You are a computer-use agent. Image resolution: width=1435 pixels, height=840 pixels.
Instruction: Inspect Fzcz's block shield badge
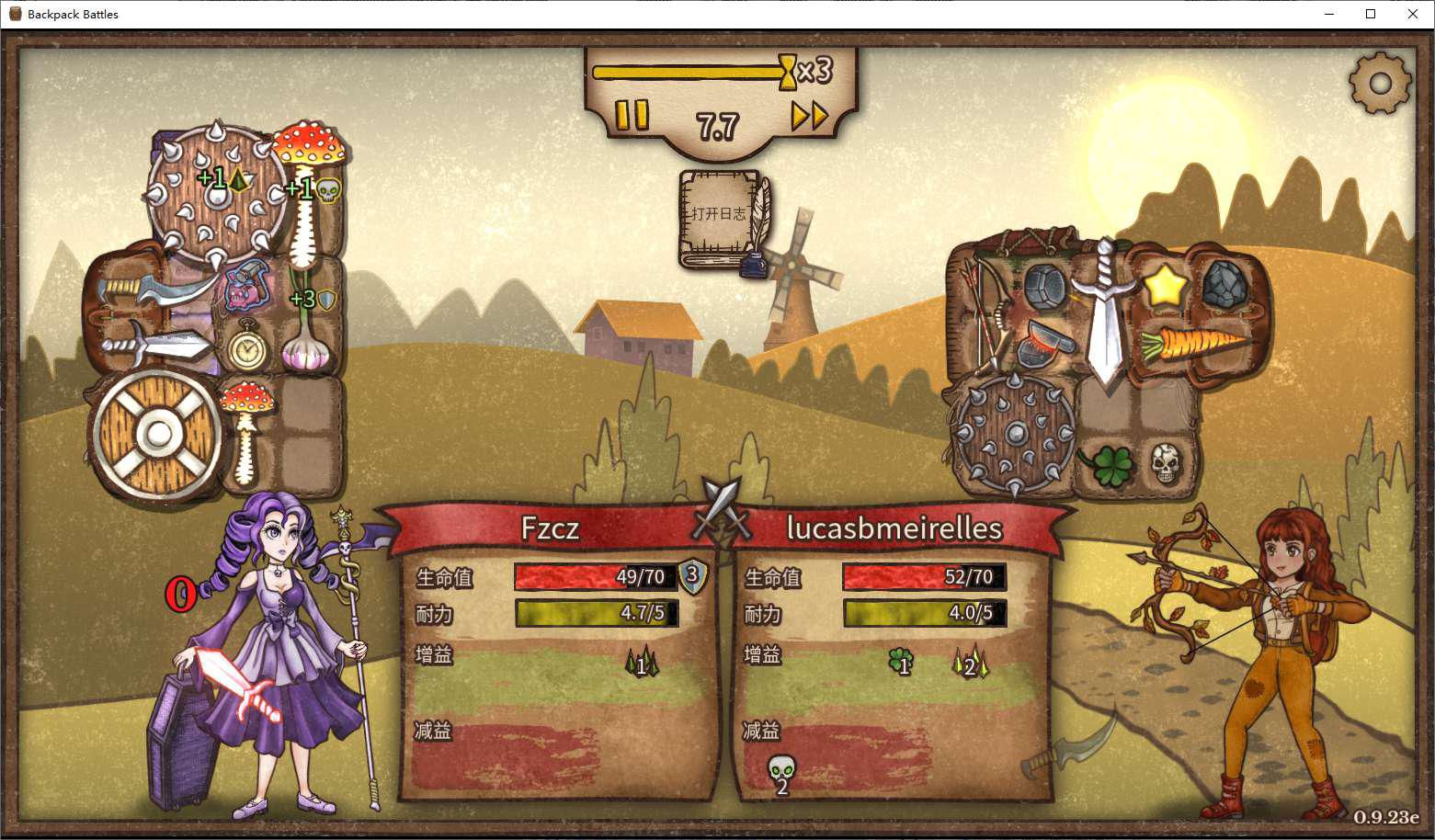click(x=693, y=576)
